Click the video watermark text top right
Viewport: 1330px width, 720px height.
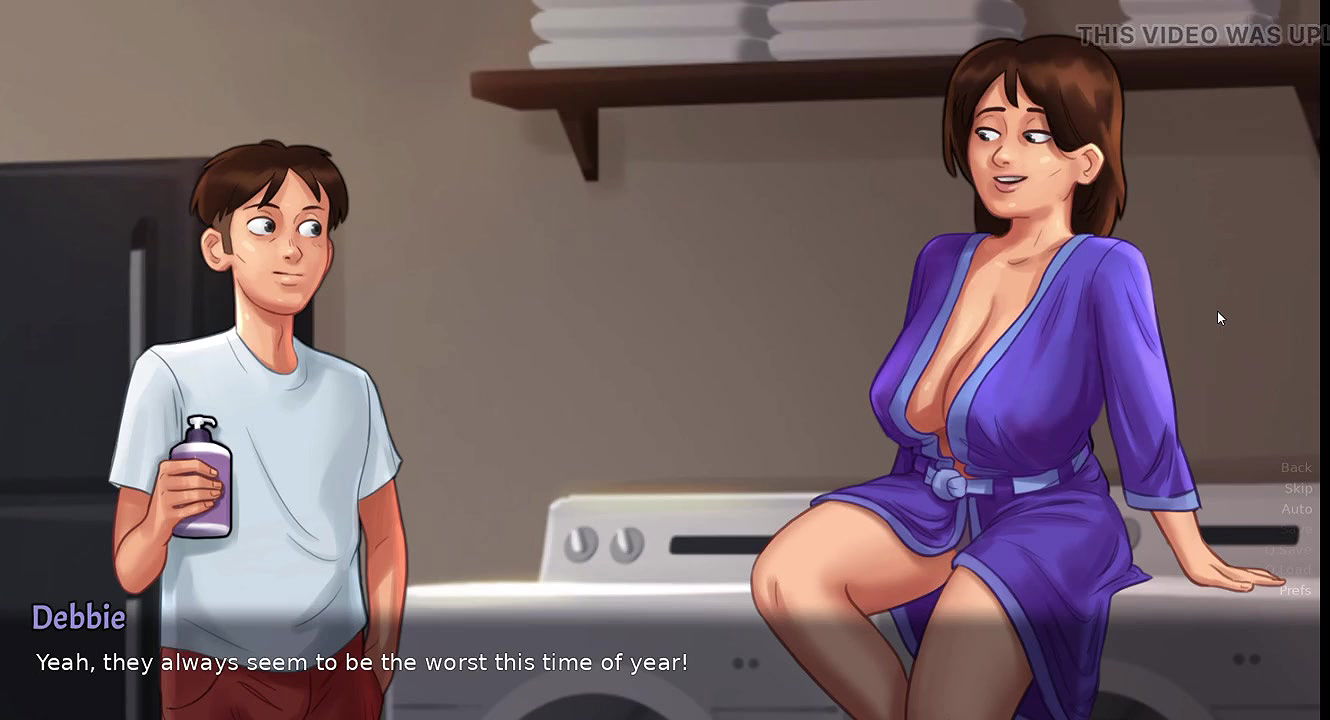(1195, 34)
